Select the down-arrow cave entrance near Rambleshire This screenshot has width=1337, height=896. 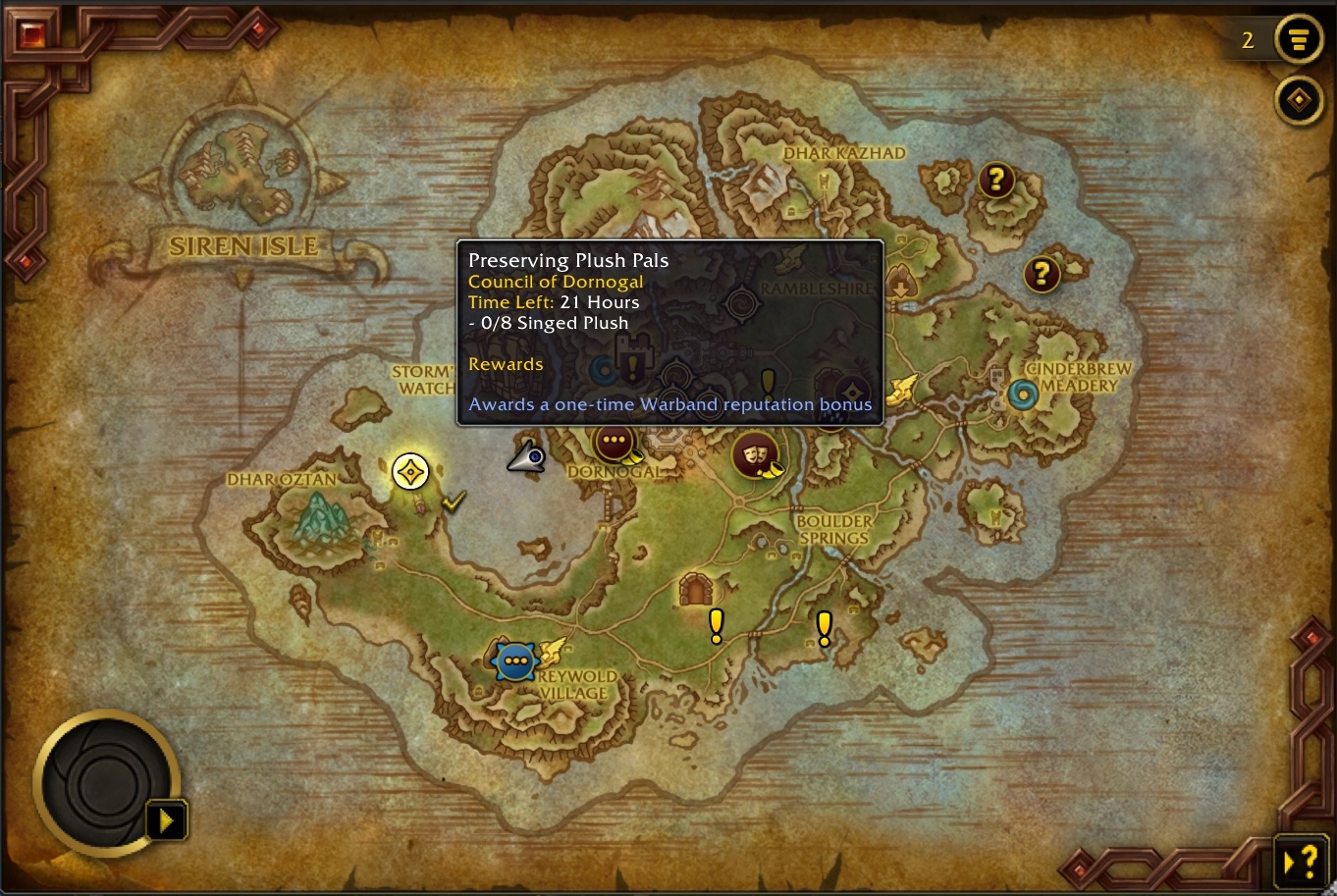(900, 285)
